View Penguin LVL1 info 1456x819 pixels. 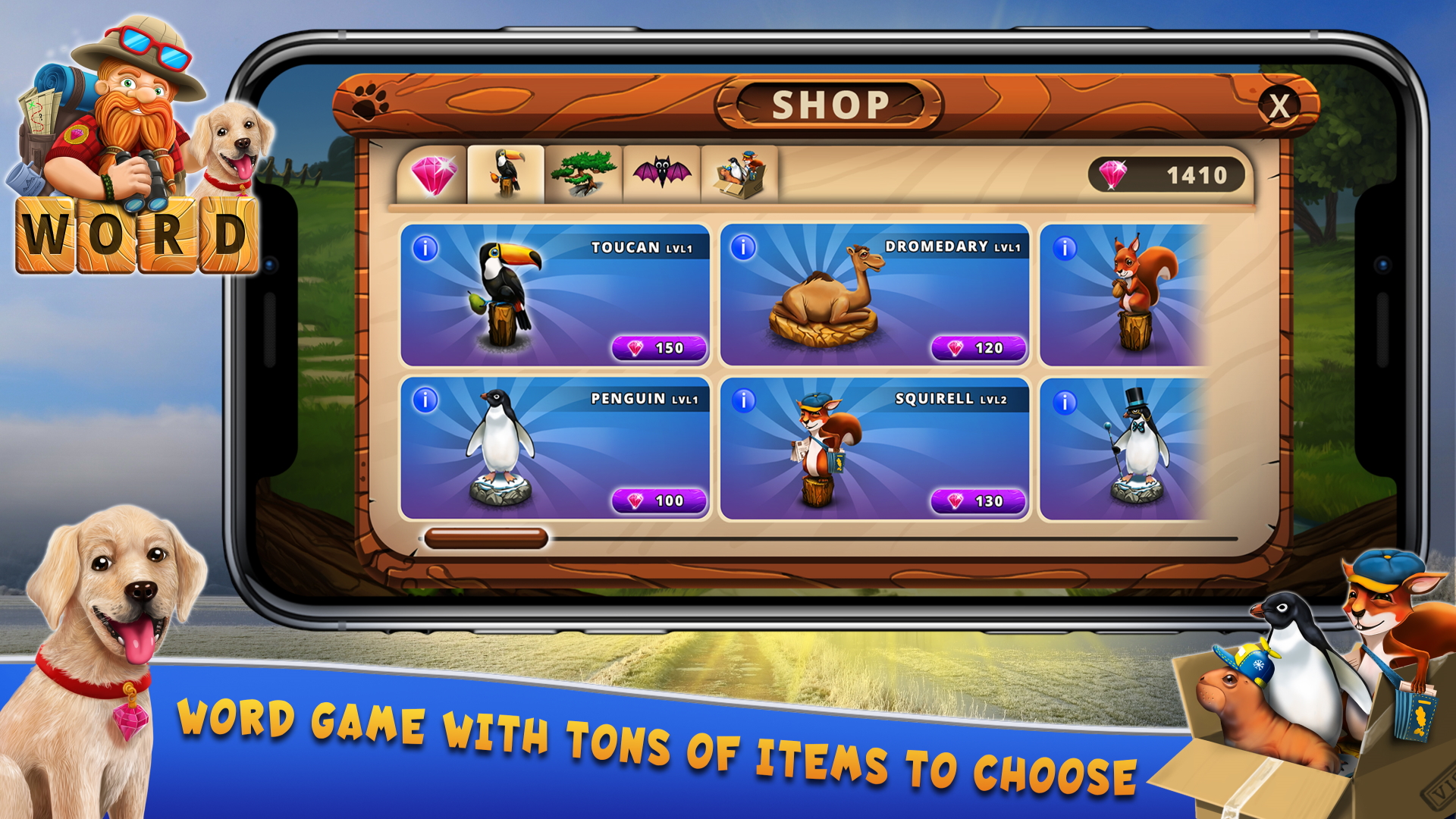425,400
